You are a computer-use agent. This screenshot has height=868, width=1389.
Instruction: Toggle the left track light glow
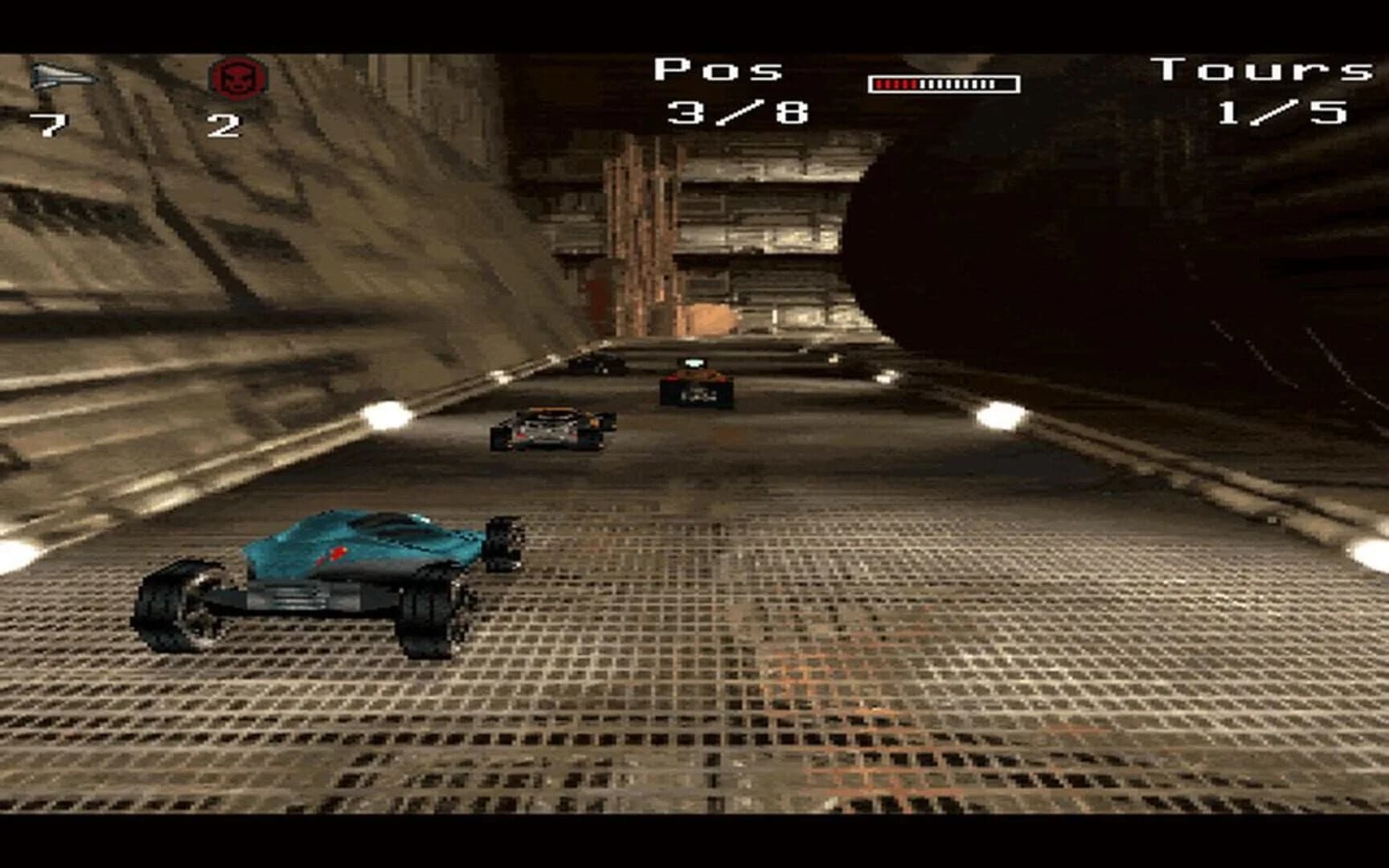coord(386,415)
